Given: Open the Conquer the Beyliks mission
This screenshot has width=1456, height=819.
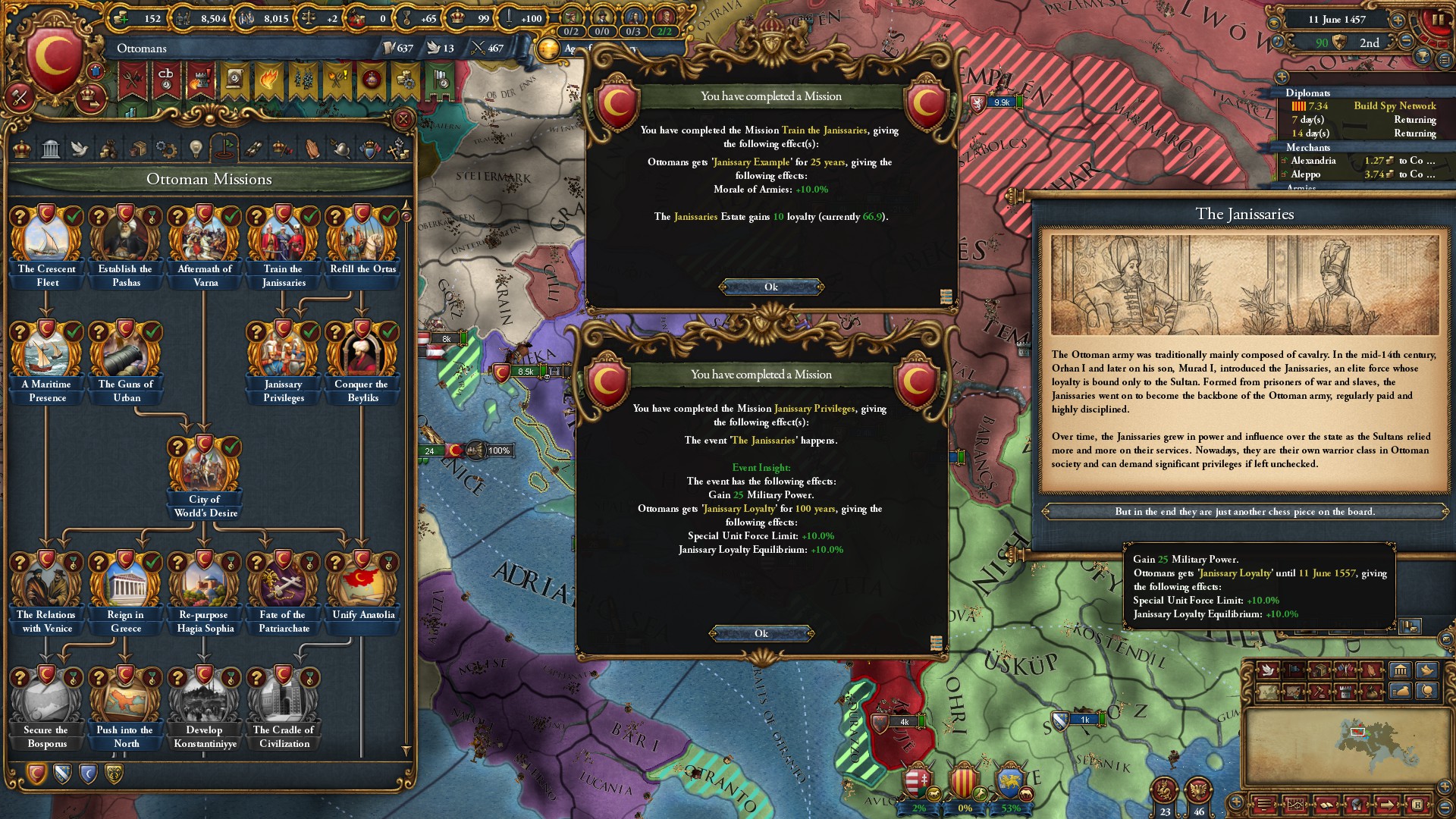Looking at the screenshot, I should [362, 356].
